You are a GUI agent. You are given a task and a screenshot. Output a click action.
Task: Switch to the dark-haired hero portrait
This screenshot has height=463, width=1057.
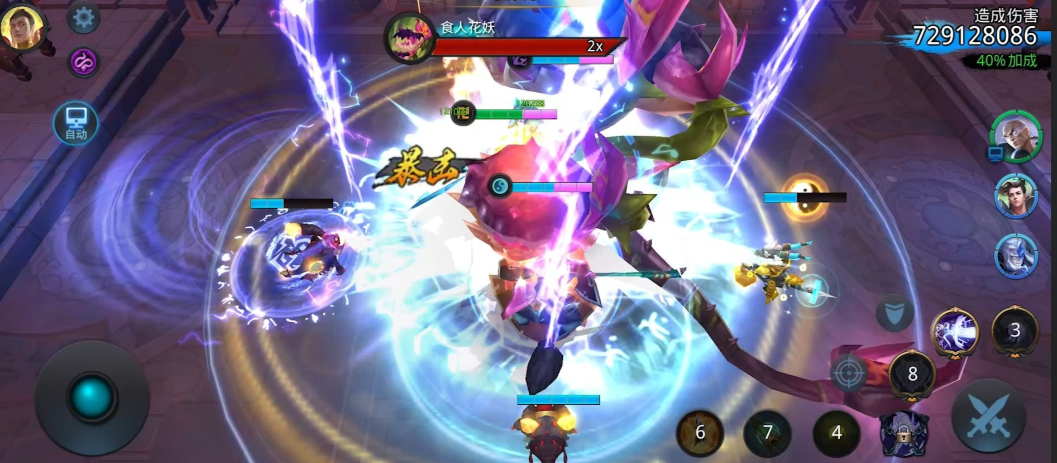1016,195
